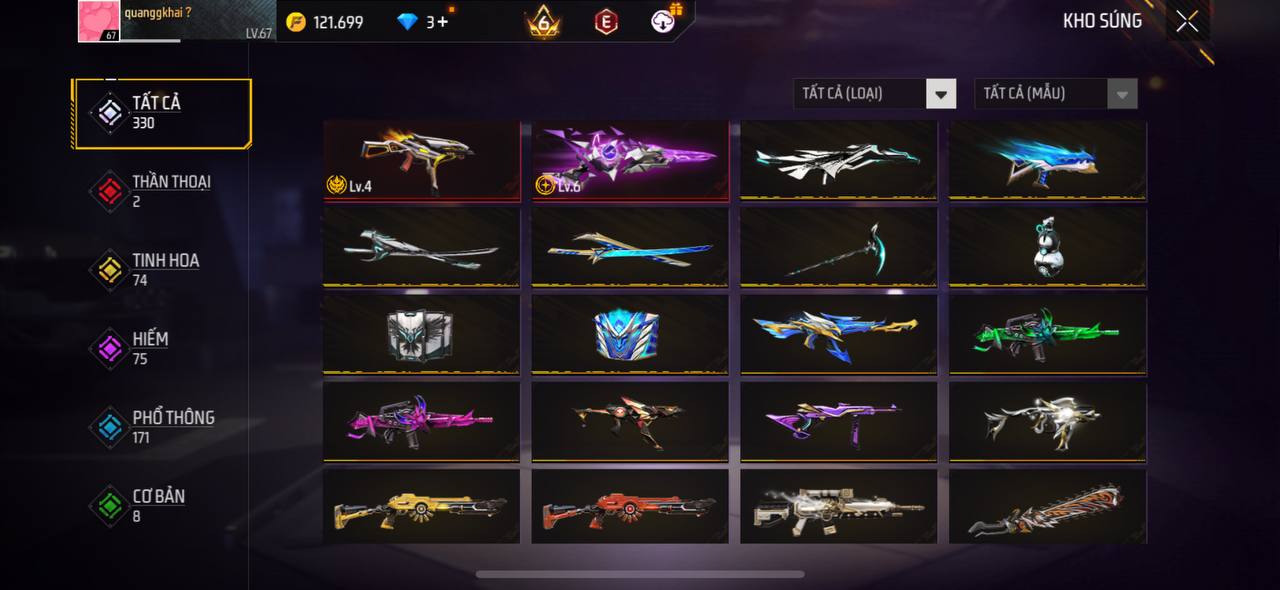Select the white gourd grenade skin
The image size is (1280, 590).
pos(1047,247)
